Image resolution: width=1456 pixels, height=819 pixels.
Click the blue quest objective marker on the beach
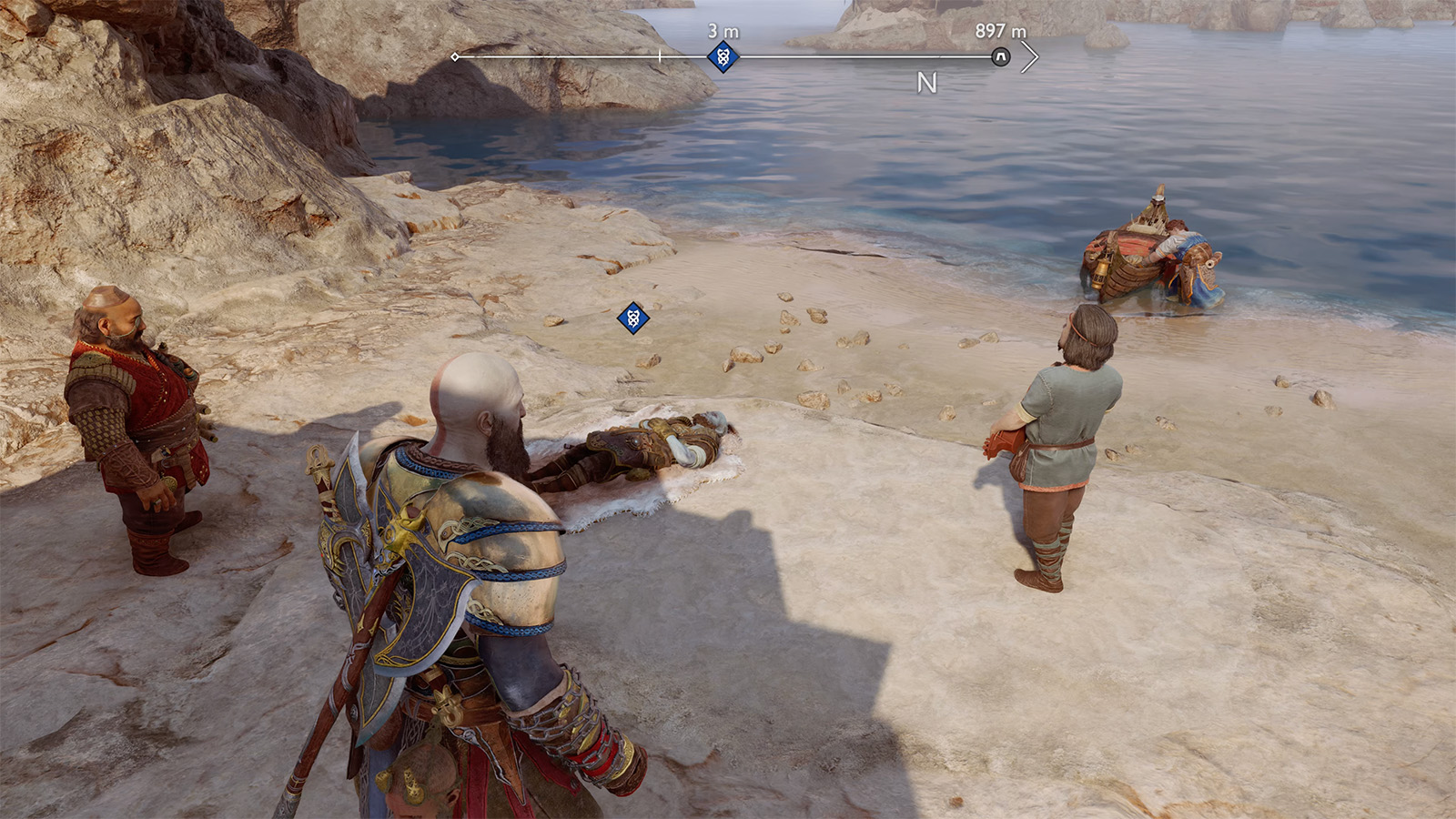(x=632, y=319)
